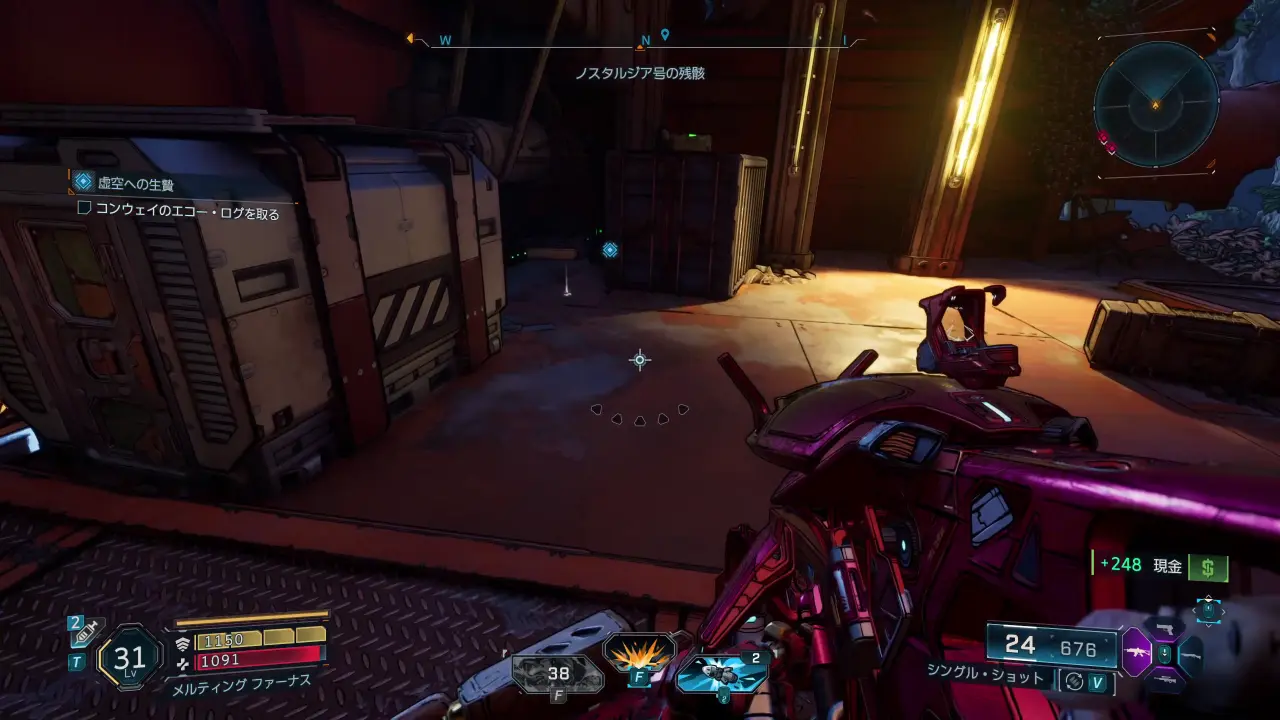Click the green cash dollar icon
Viewport: 1280px width, 720px height.
[1208, 567]
